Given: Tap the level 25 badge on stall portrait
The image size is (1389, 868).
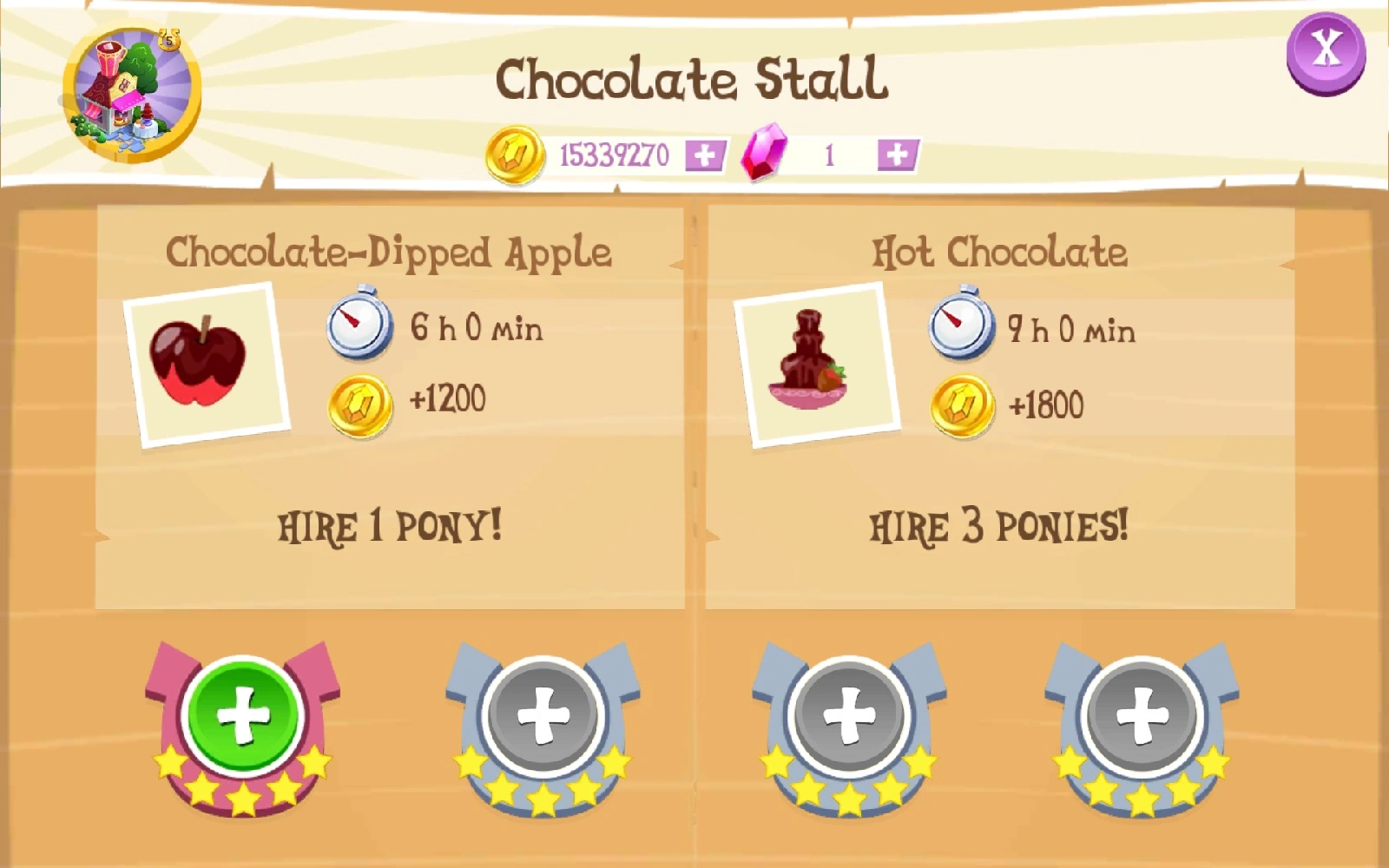Looking at the screenshot, I should [x=170, y=36].
